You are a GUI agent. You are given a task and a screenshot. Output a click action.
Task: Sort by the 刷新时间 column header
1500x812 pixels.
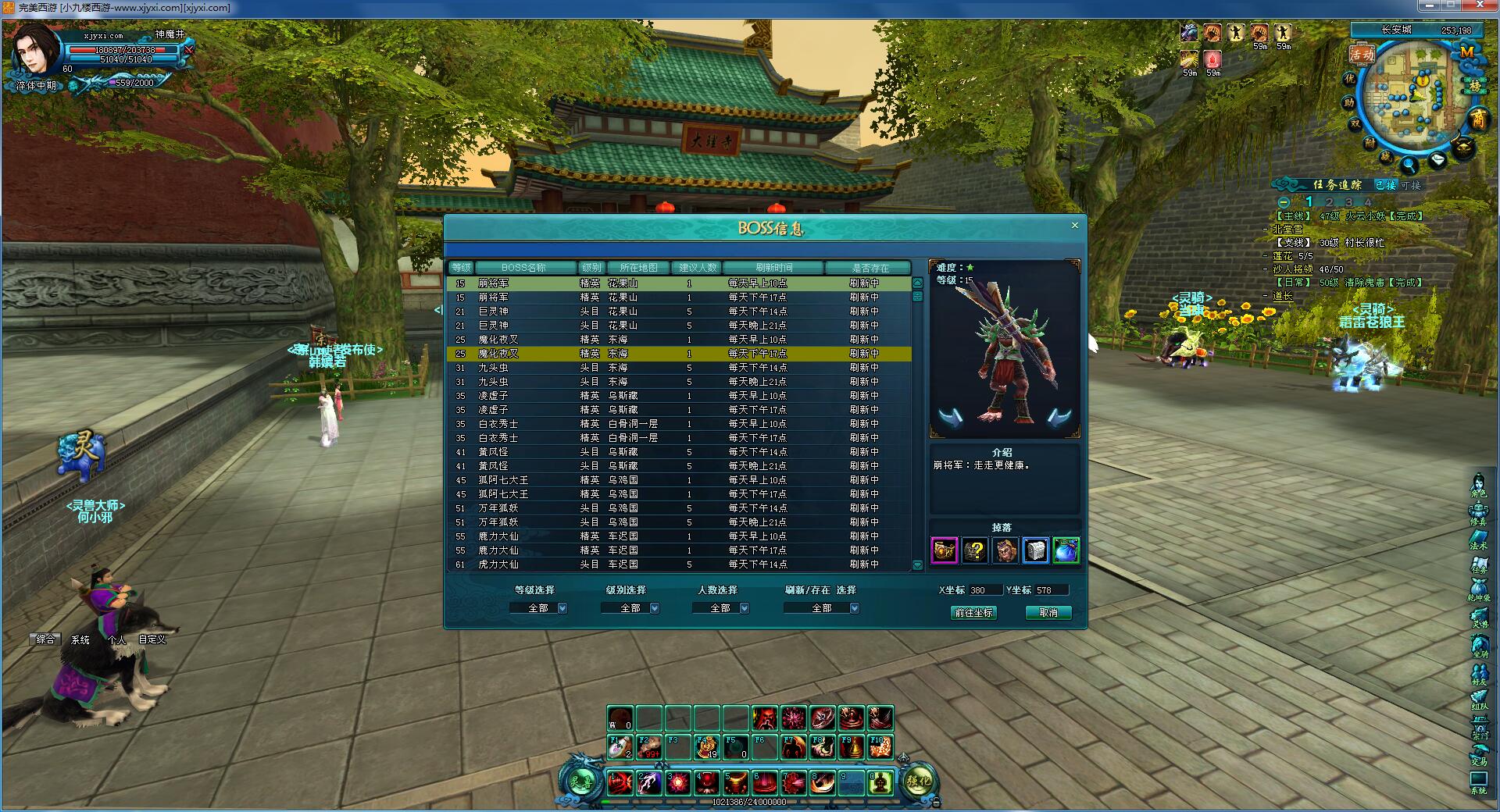click(x=773, y=268)
